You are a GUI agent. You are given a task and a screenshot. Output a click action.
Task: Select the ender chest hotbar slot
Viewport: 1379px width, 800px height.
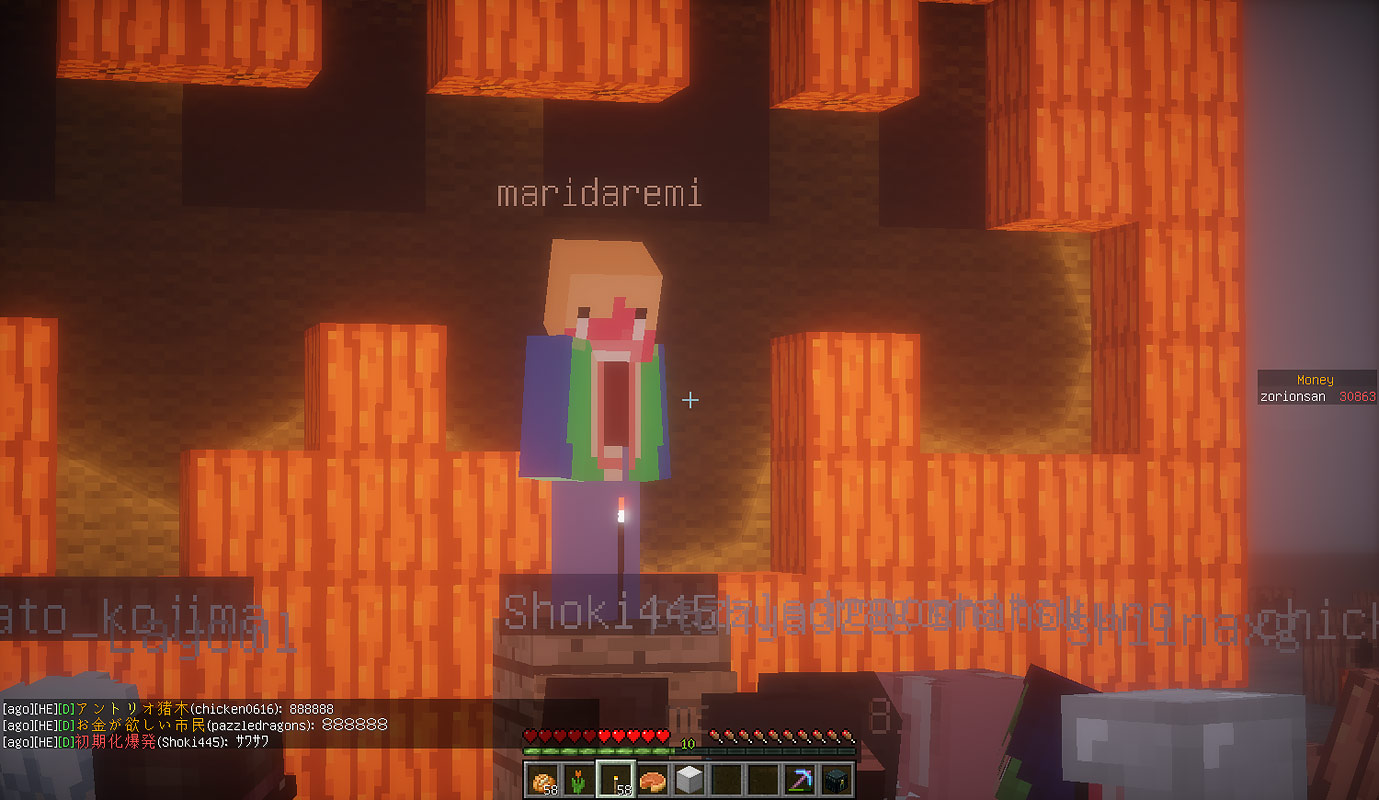coord(835,779)
